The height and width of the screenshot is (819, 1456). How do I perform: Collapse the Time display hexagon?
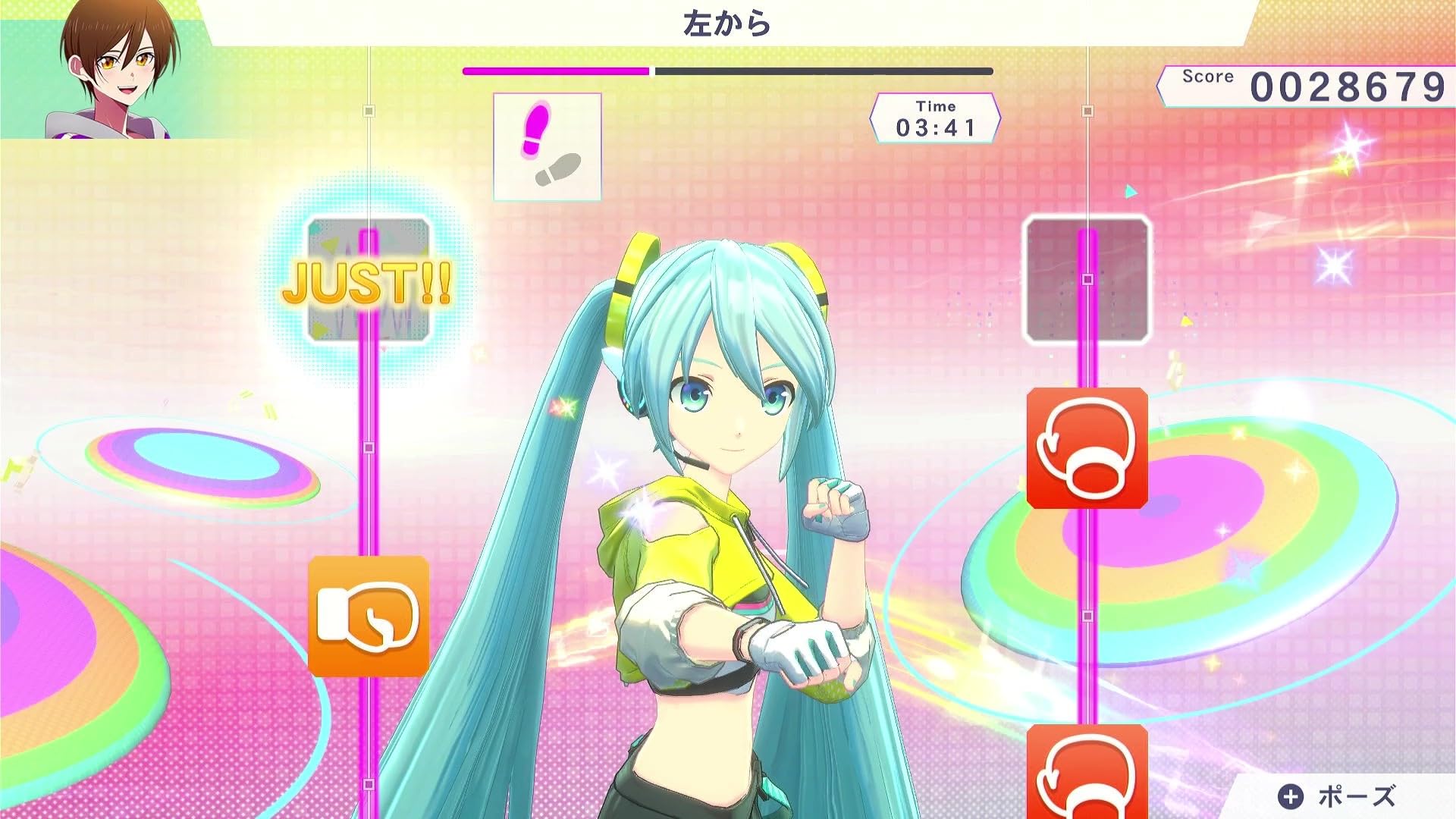pos(937,120)
